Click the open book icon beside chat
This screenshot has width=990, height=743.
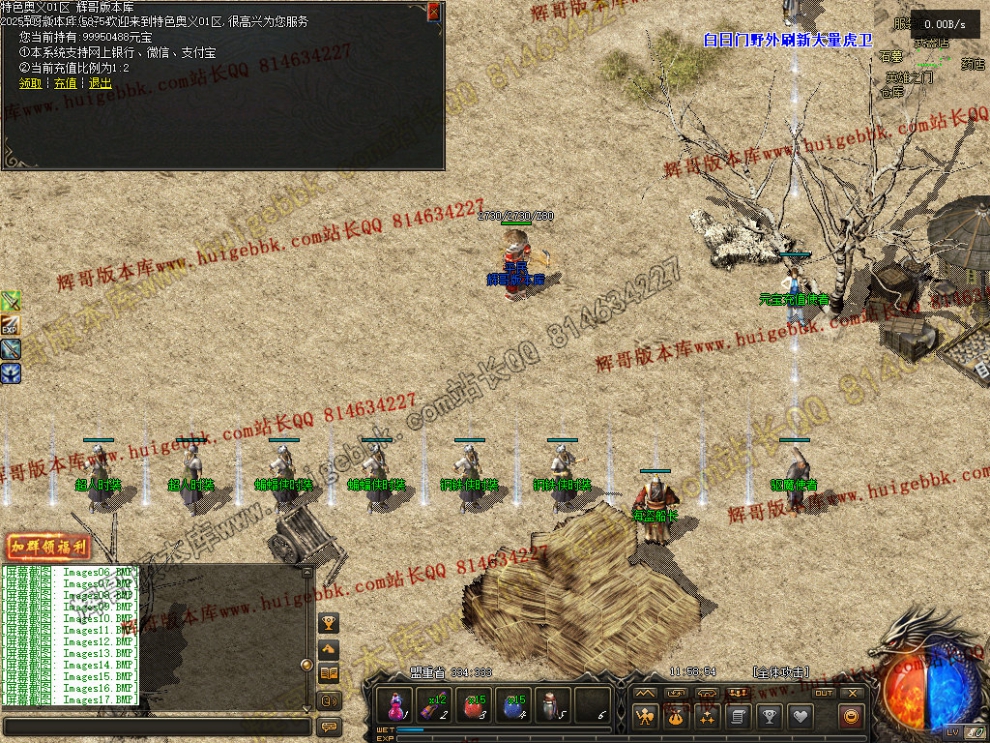click(328, 674)
